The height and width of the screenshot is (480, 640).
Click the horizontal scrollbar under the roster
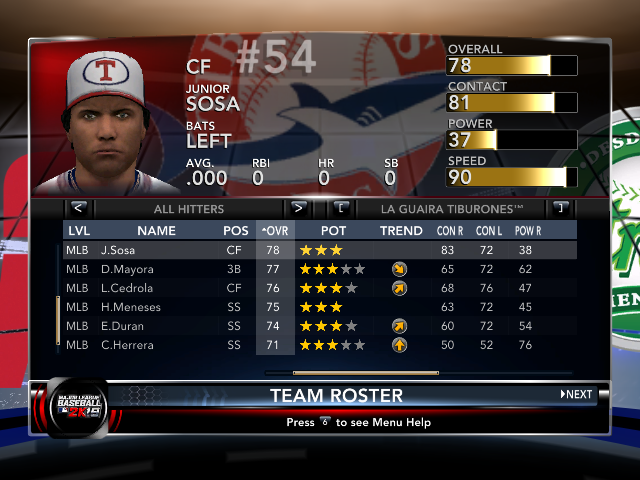pyautogui.click(x=352, y=373)
